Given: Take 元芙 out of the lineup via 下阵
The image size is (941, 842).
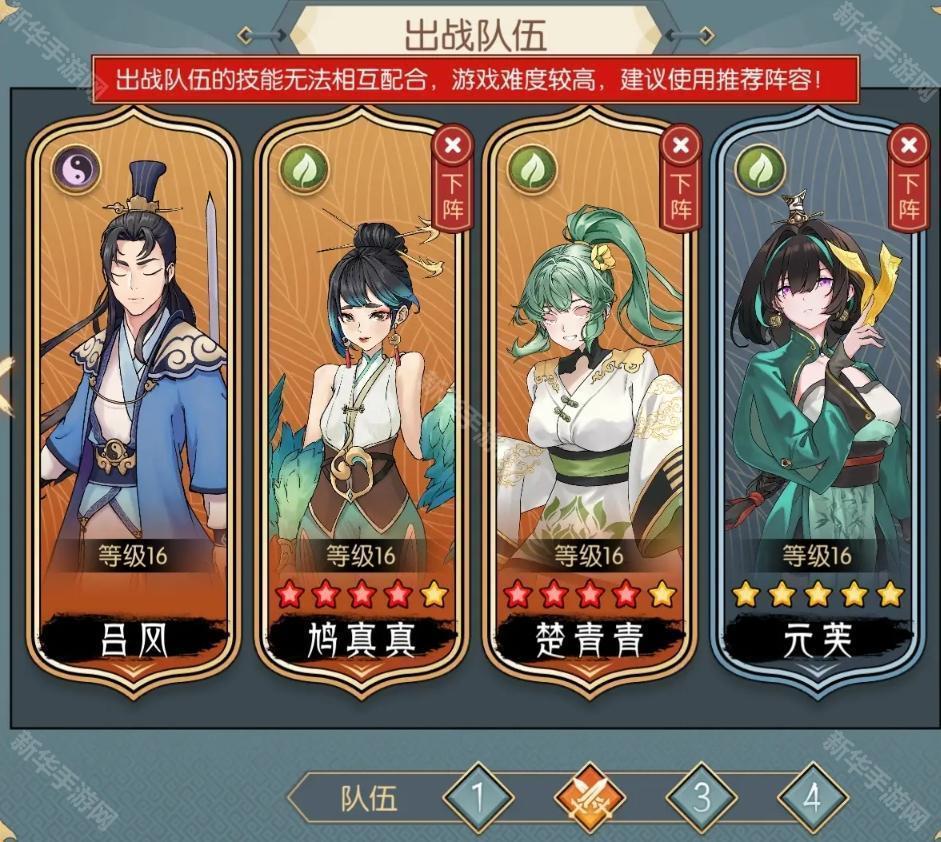Looking at the screenshot, I should (908, 180).
